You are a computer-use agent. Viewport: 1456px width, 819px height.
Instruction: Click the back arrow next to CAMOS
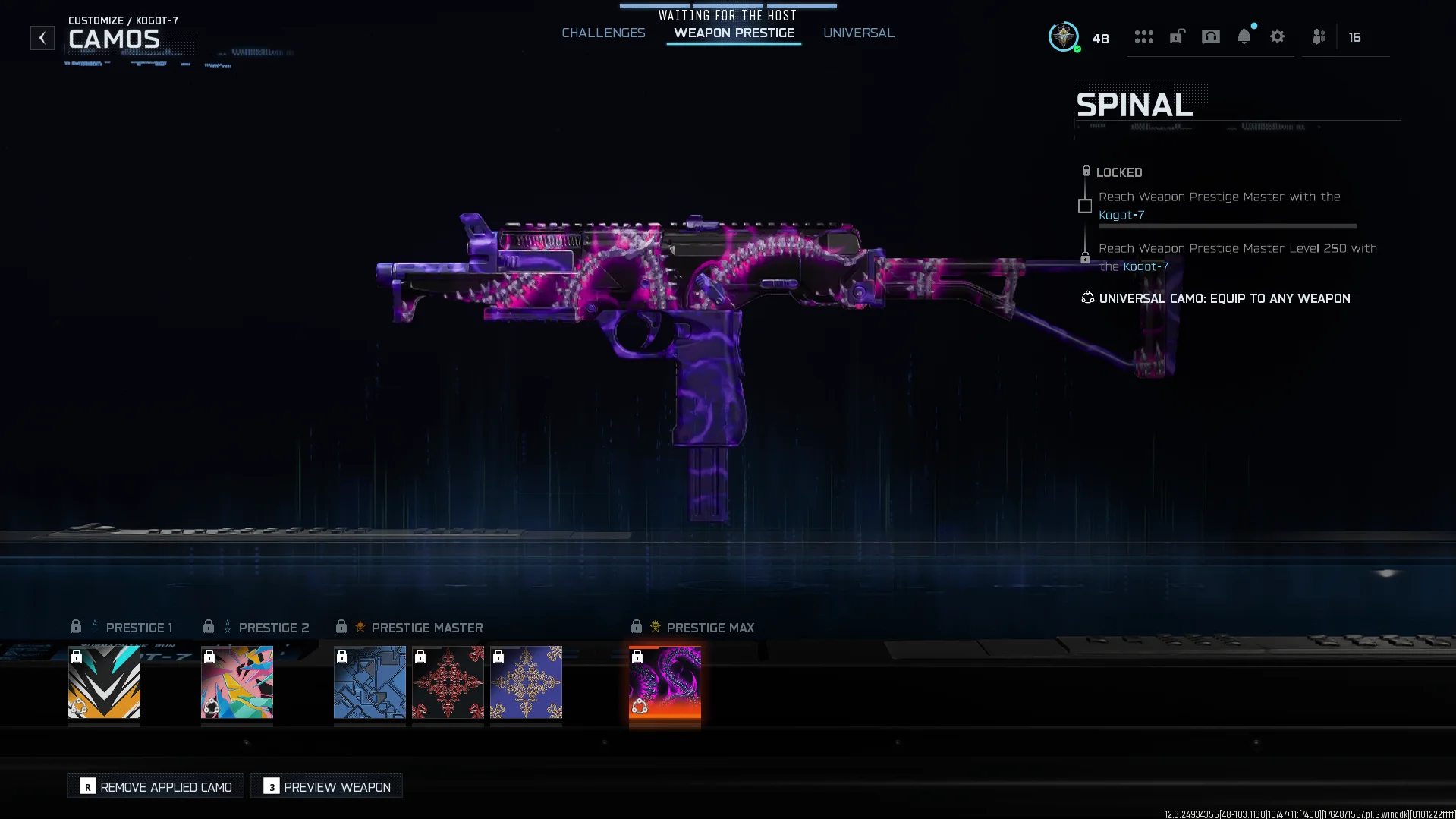coord(42,37)
